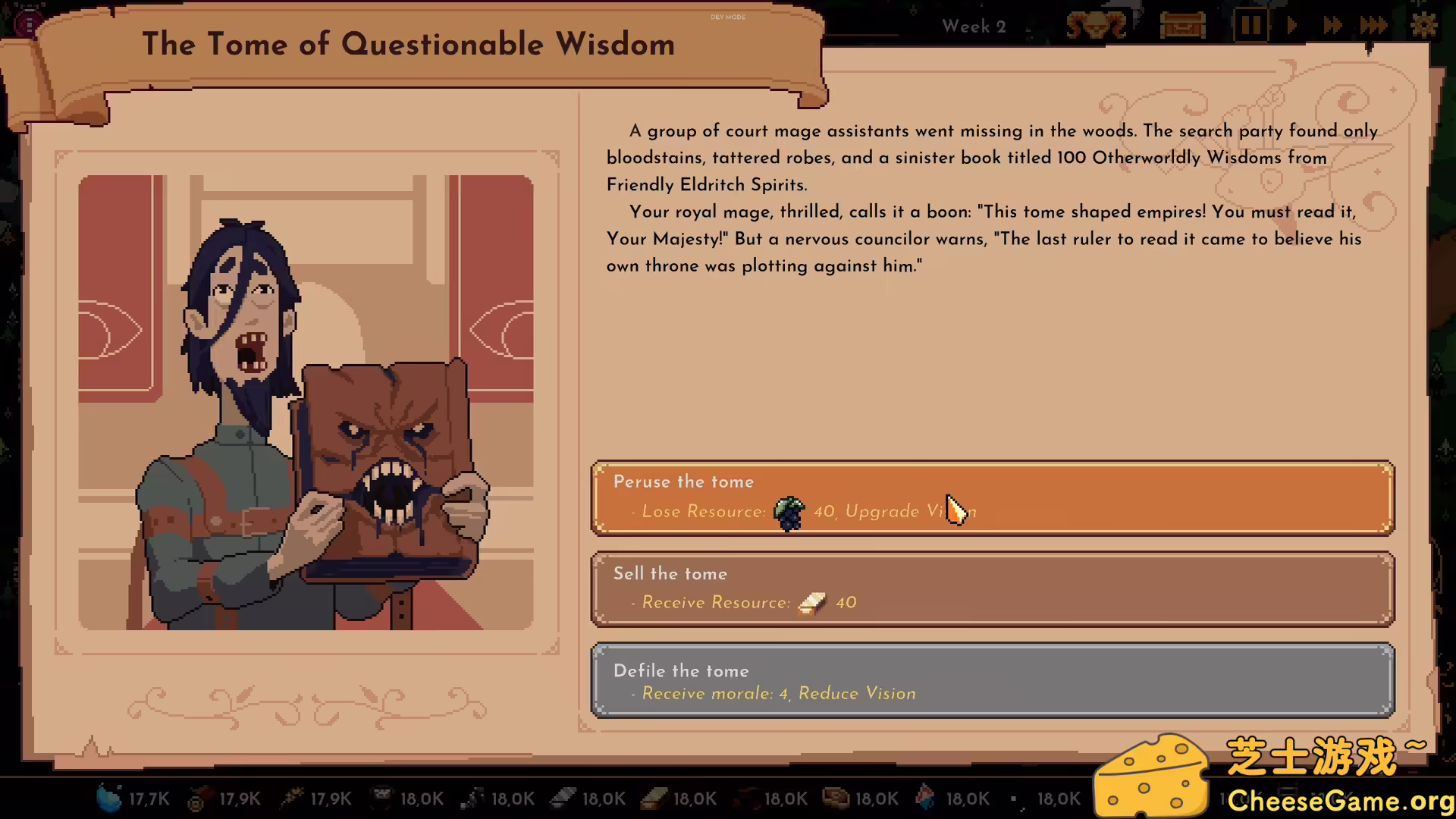
Task: Pick the Defile the tome option
Action: click(992, 680)
